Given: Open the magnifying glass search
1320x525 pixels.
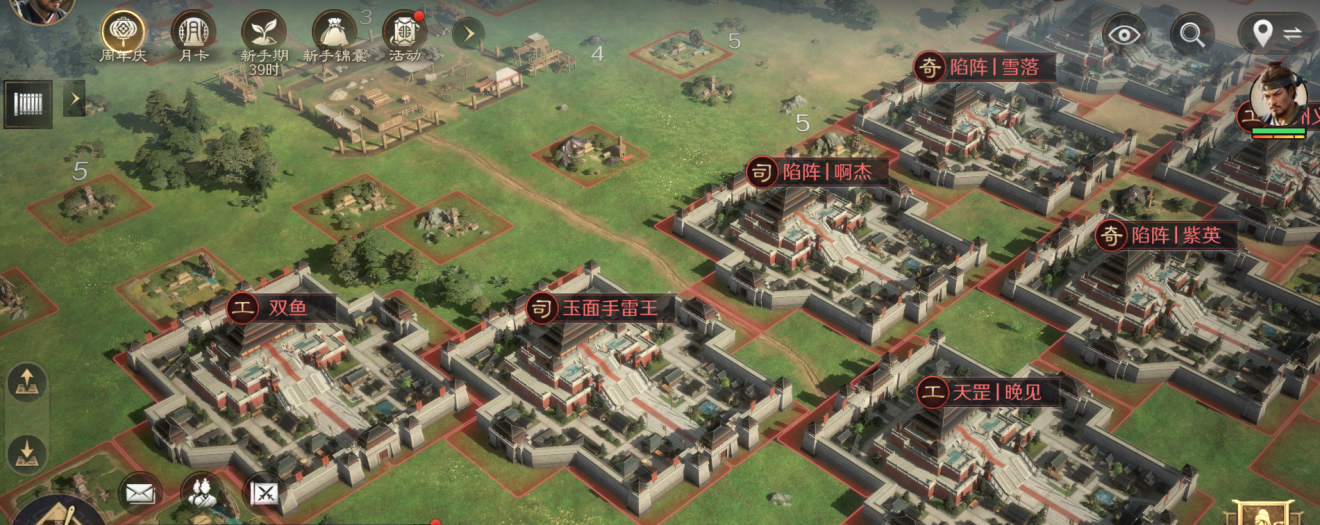Looking at the screenshot, I should click(x=1191, y=34).
